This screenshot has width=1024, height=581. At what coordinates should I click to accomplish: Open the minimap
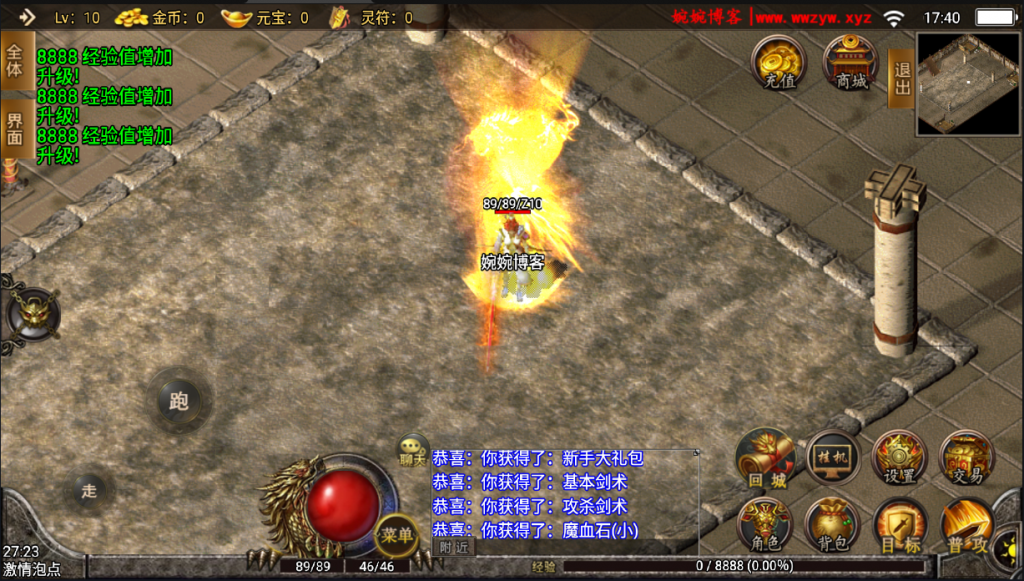(967, 84)
